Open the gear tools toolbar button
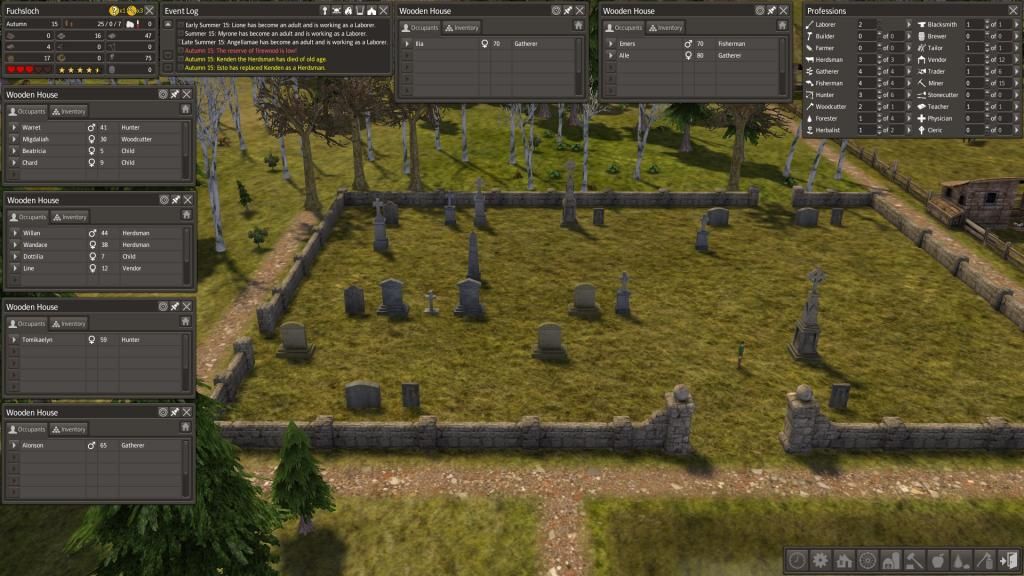1024x576 pixels. click(820, 560)
